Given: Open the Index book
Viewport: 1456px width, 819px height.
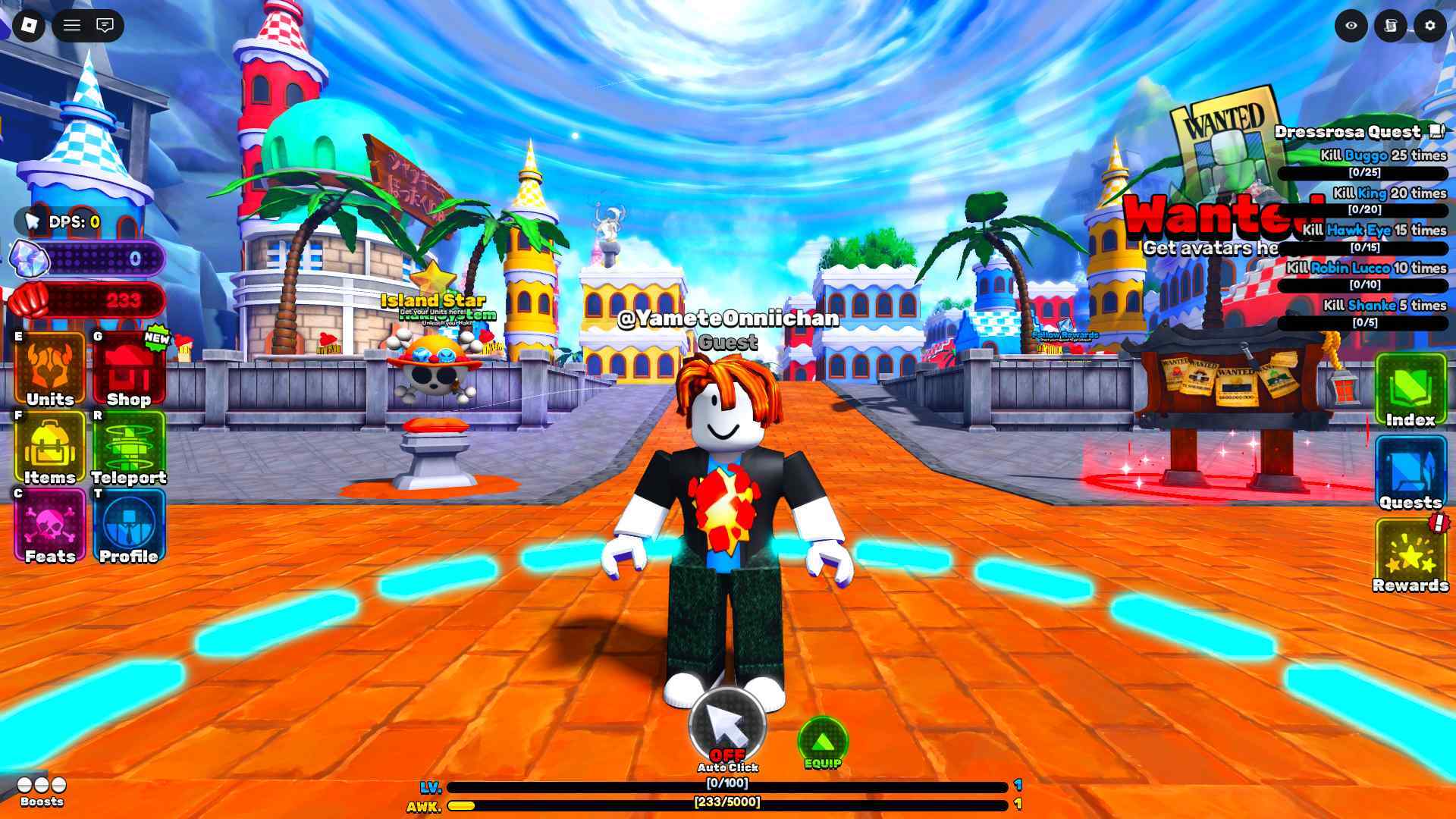Looking at the screenshot, I should (x=1410, y=390).
